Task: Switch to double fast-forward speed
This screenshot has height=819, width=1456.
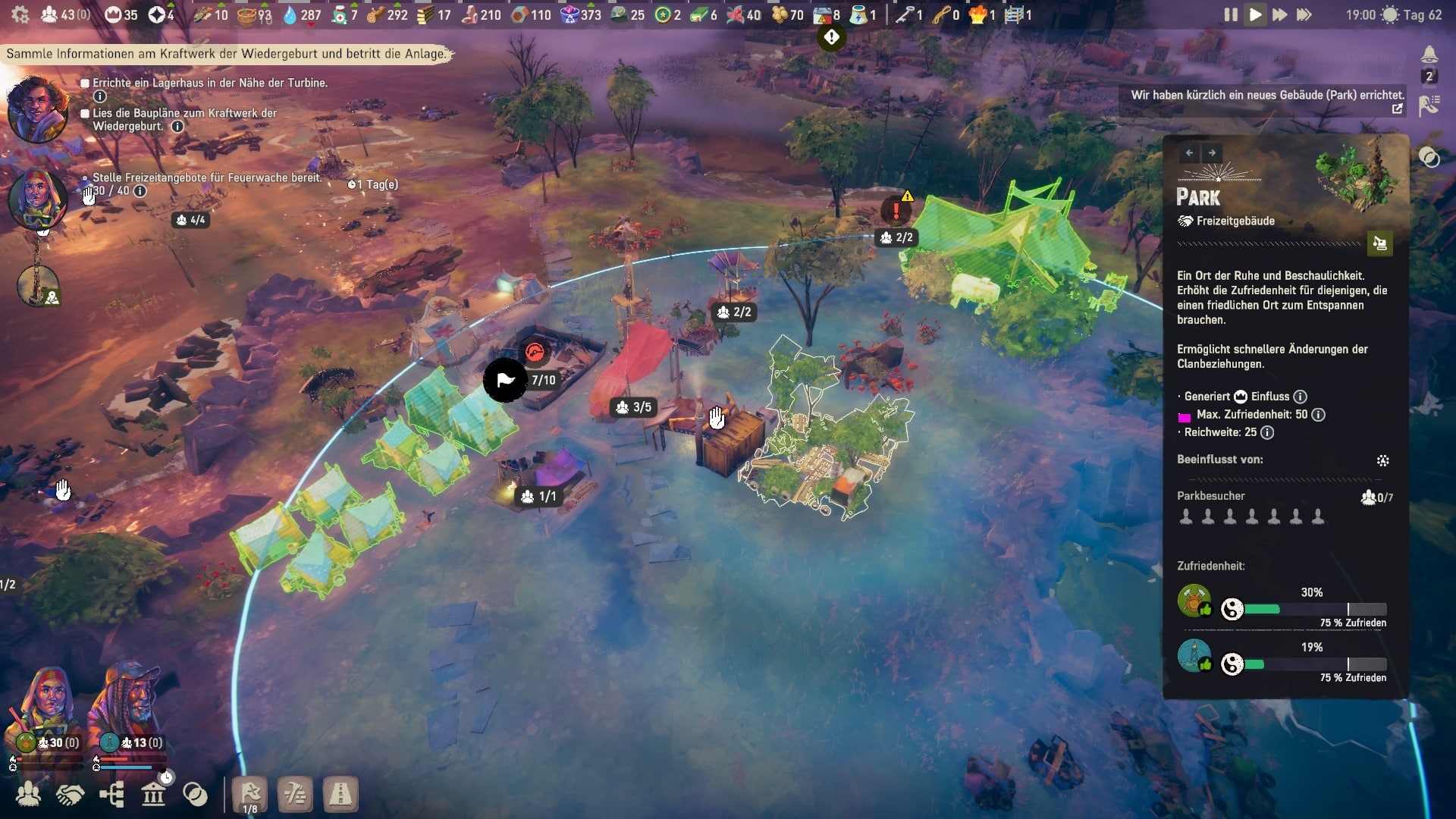Action: point(1279,14)
